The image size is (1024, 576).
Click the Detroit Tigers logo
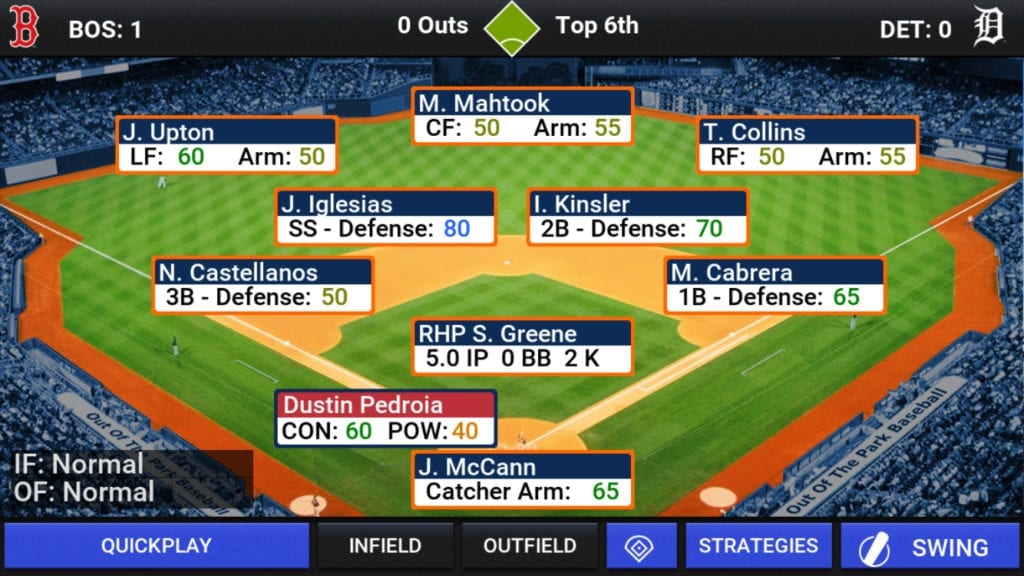(988, 28)
